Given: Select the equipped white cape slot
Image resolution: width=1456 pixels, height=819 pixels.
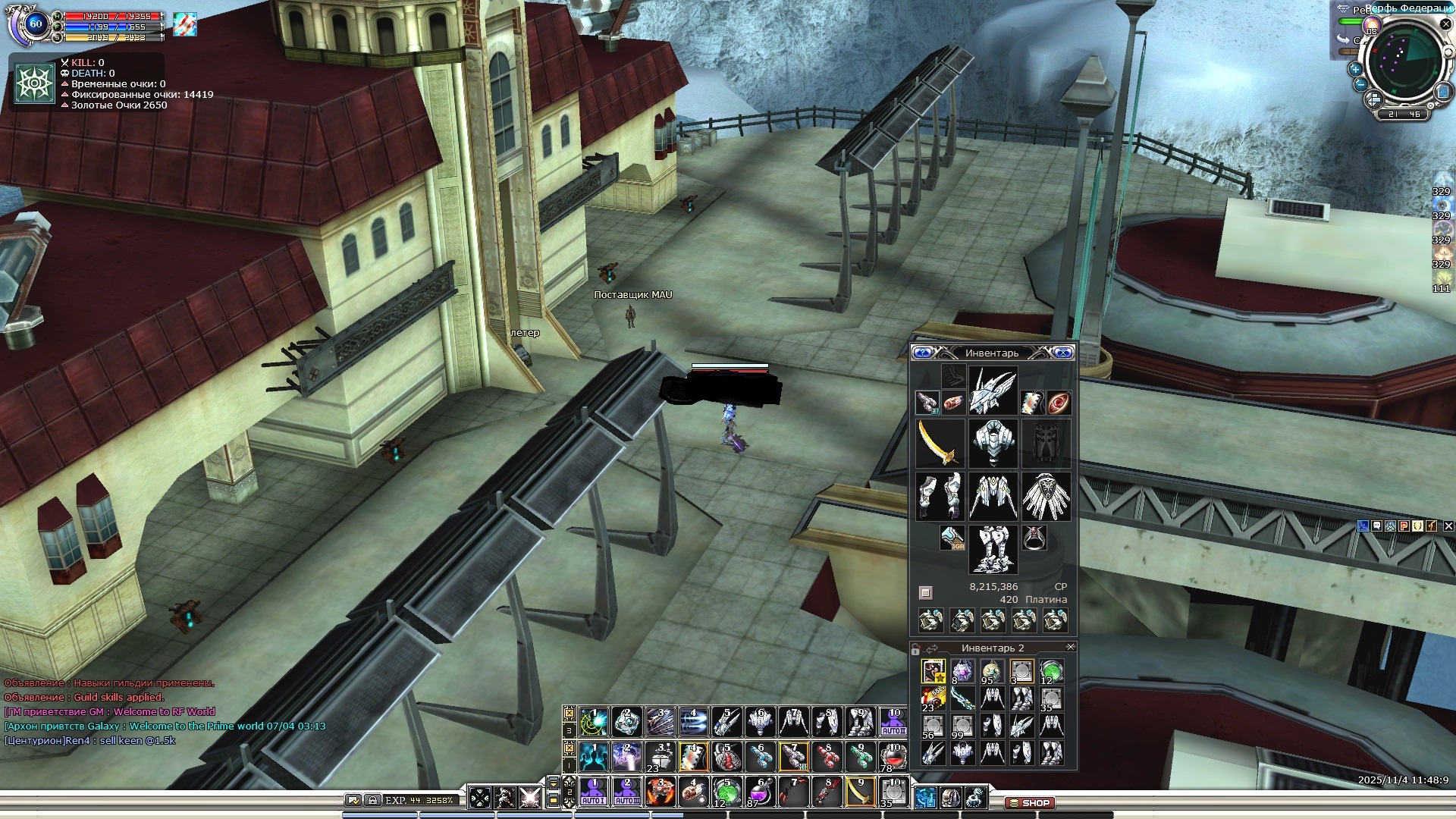Looking at the screenshot, I should (x=1046, y=497).
